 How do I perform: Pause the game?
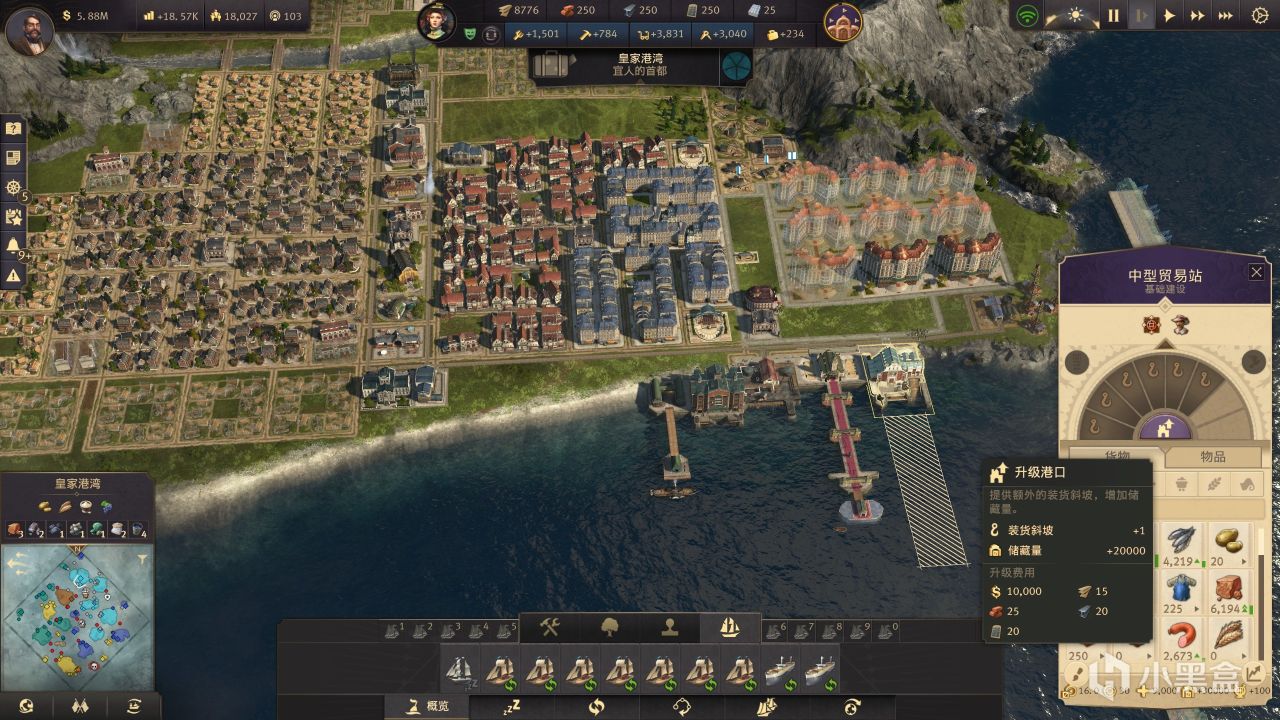pos(1113,15)
